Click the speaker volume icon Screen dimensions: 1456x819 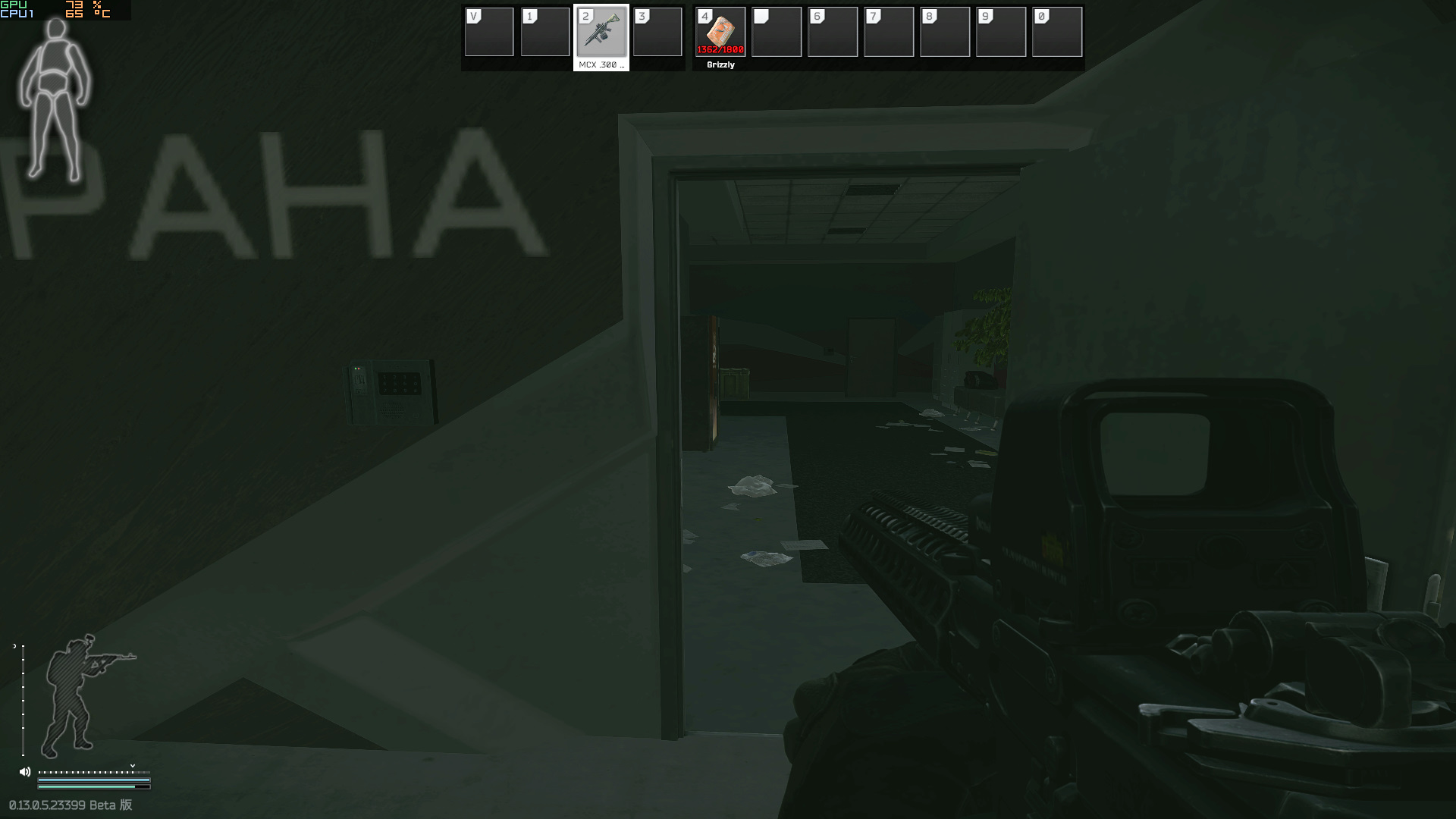(x=25, y=772)
